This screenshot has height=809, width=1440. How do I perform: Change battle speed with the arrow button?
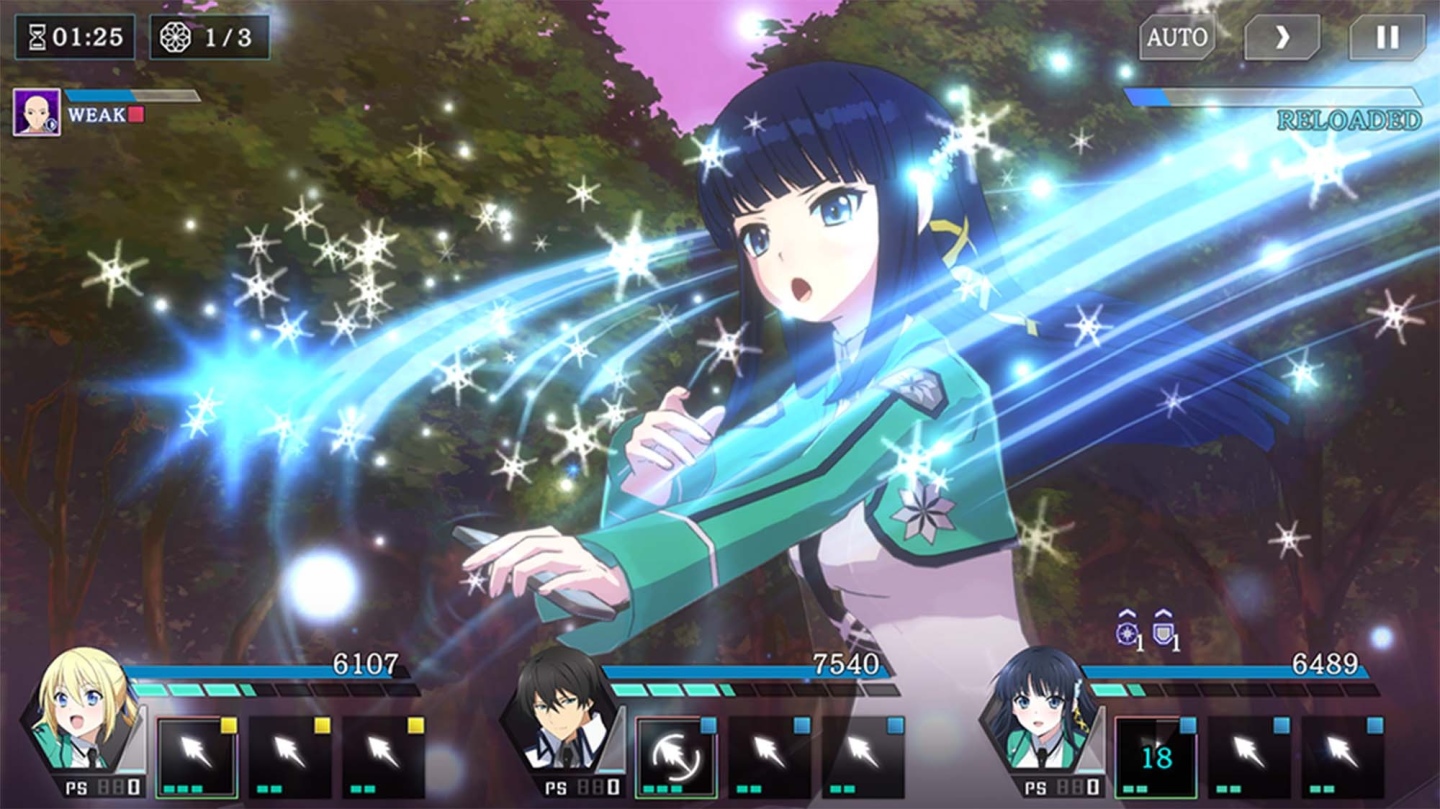tap(1282, 38)
